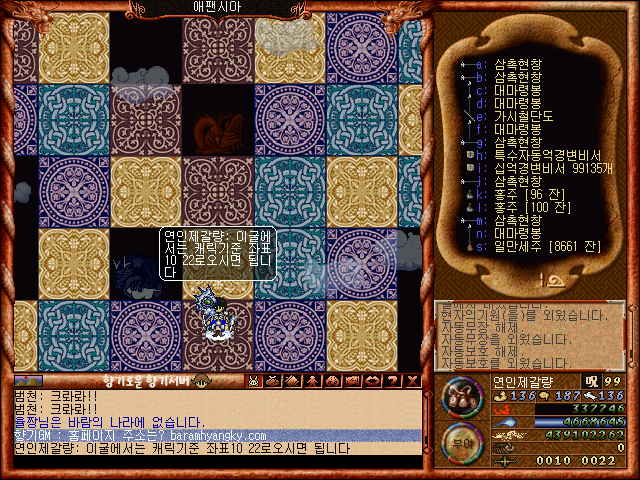Choose the 일만세주 [8661 잔] item
Viewport: 640px width, 480px height.
(x=525, y=246)
